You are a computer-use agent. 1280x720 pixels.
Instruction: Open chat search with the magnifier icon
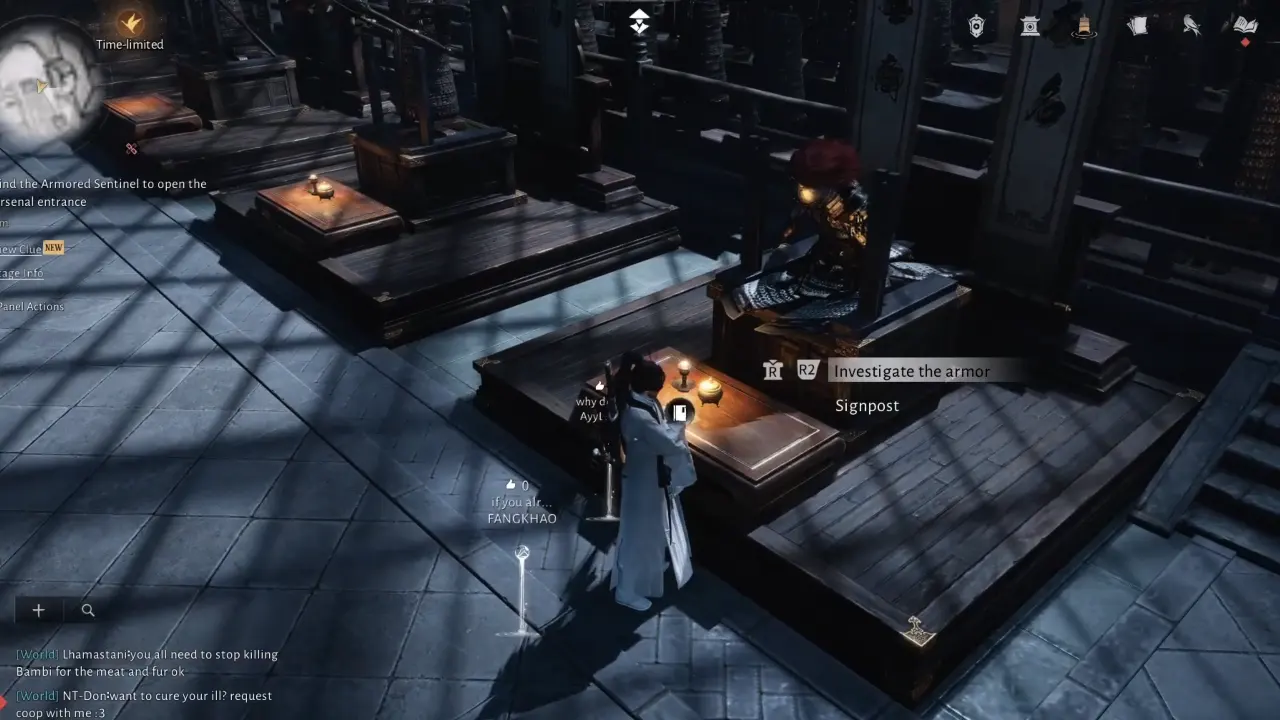tap(87, 610)
